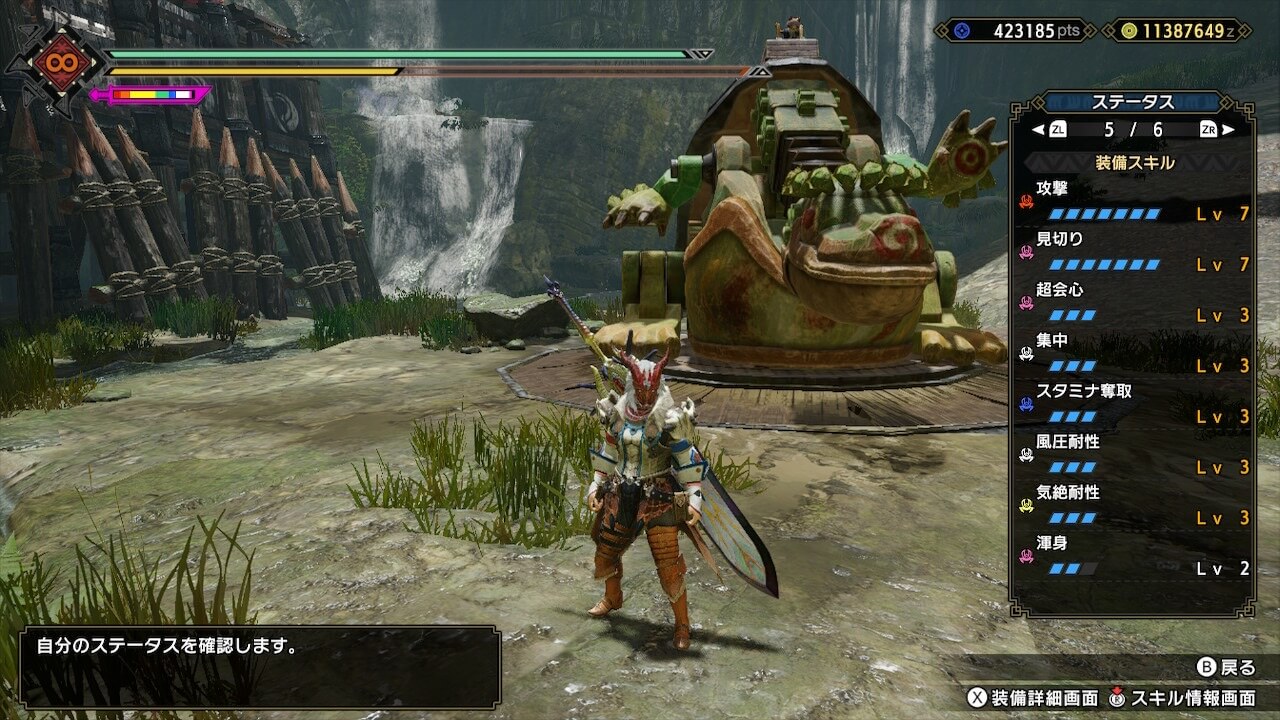The height and width of the screenshot is (720, 1280).
Task: Go back with the 戻る option
Action: 1226,667
